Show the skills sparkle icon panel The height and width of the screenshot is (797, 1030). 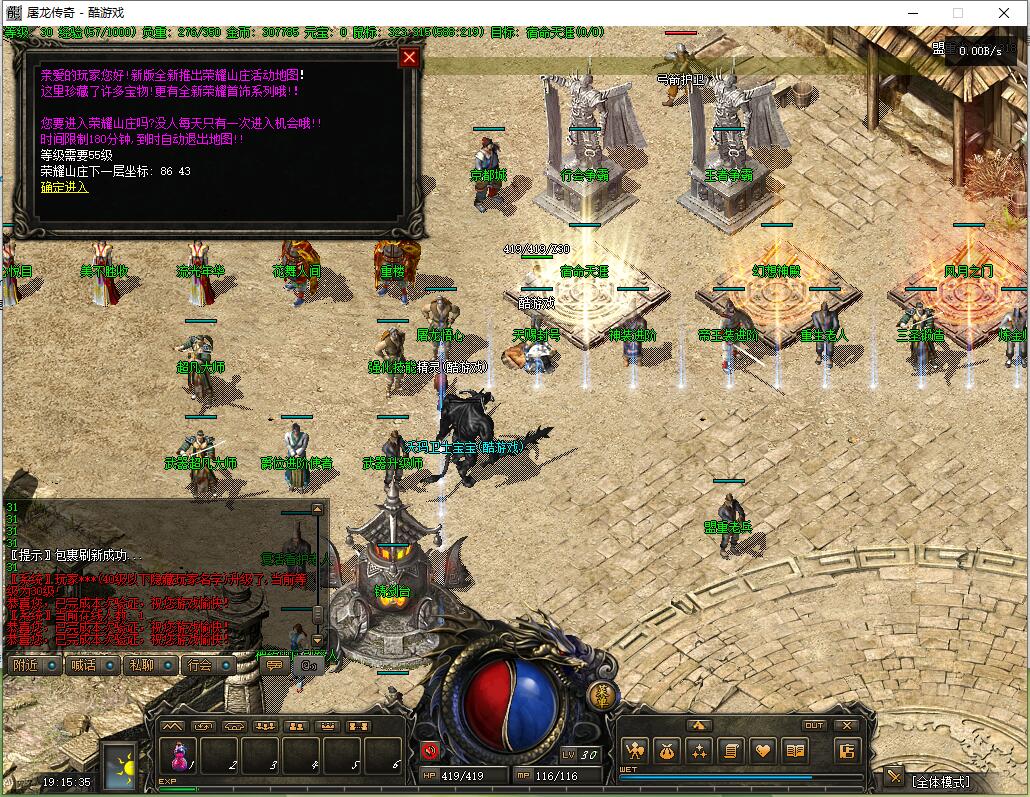699,750
